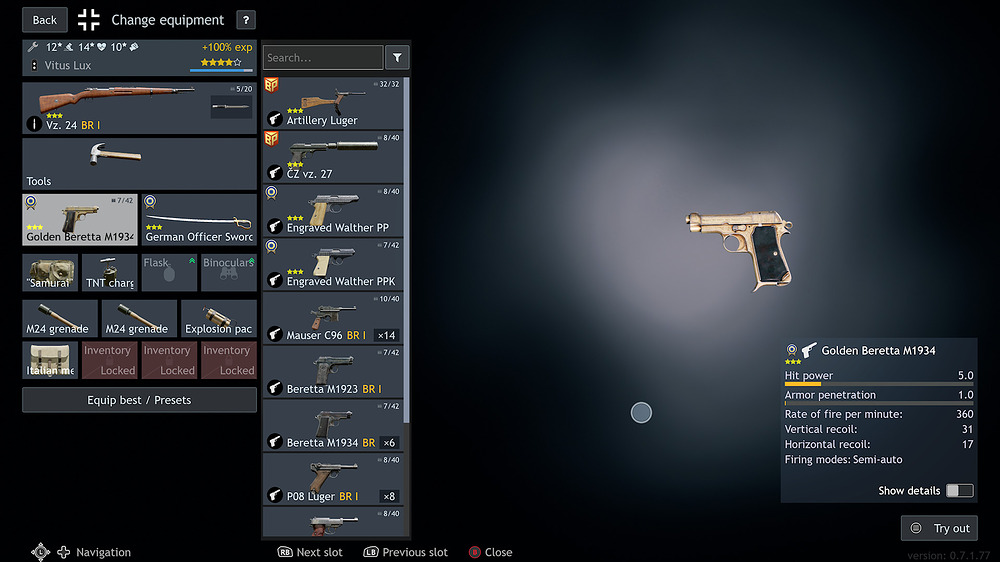Open the question mark help button
The width and height of the screenshot is (1000, 562).
[246, 20]
